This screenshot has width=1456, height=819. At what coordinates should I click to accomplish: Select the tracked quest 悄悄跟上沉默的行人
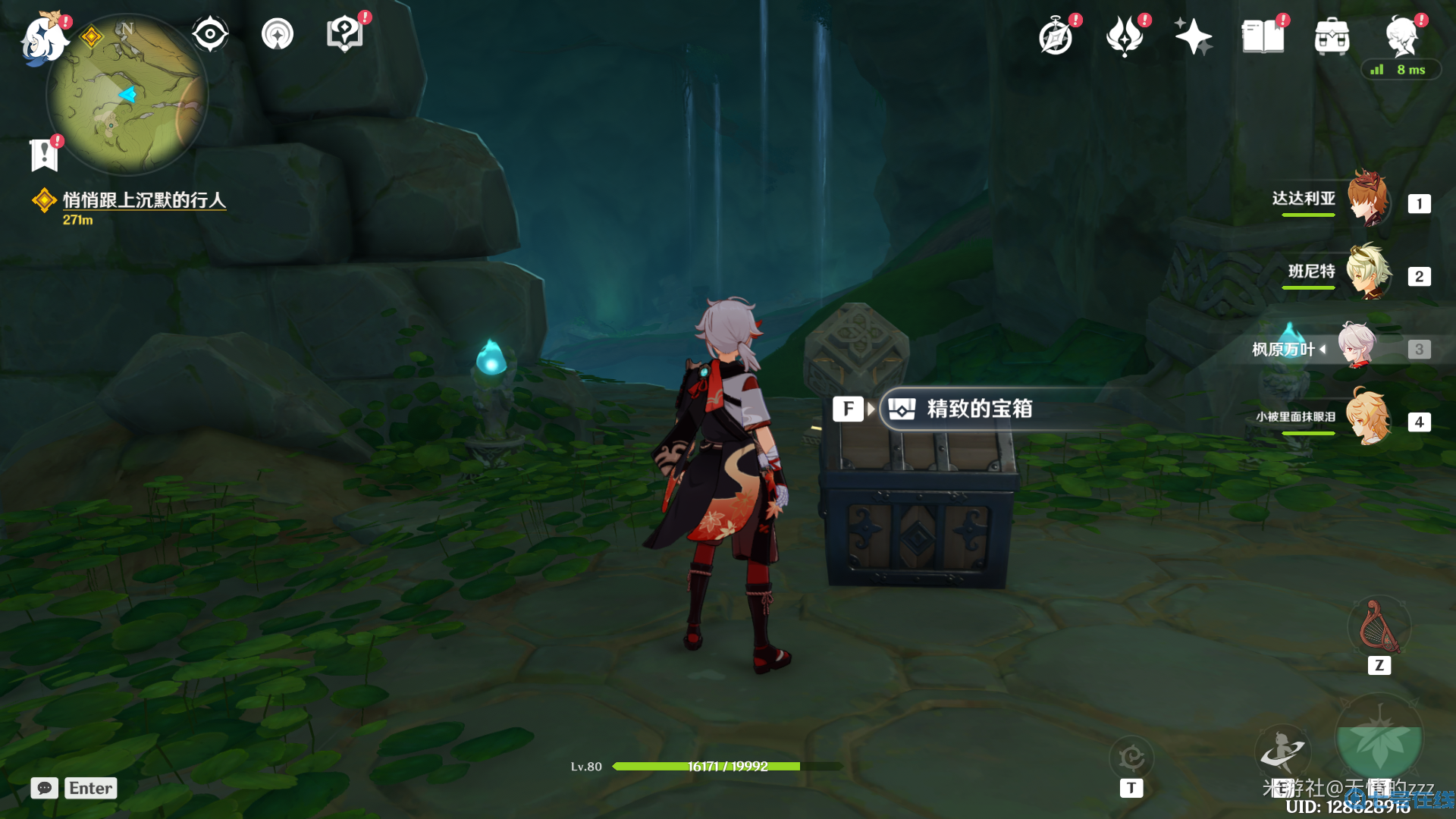point(144,200)
